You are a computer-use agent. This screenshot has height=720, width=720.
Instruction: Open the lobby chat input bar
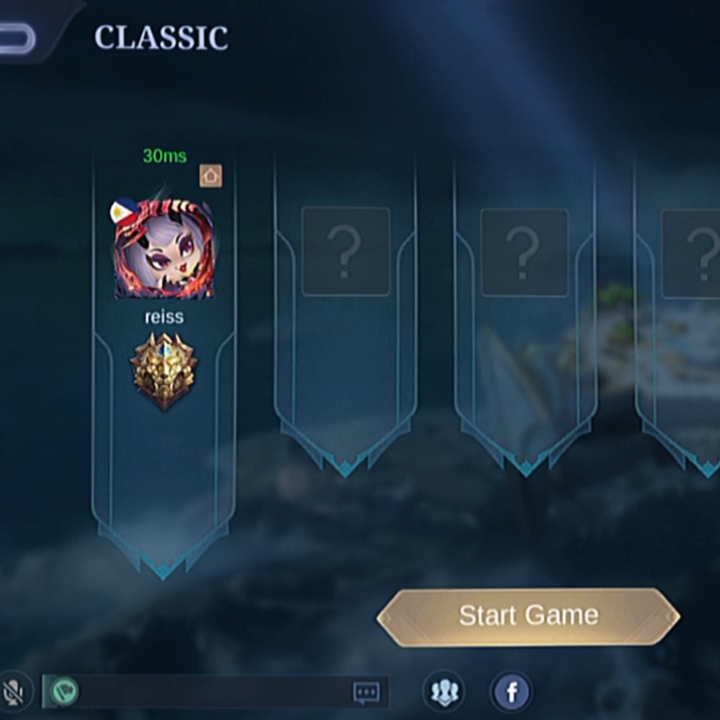pyautogui.click(x=210, y=691)
